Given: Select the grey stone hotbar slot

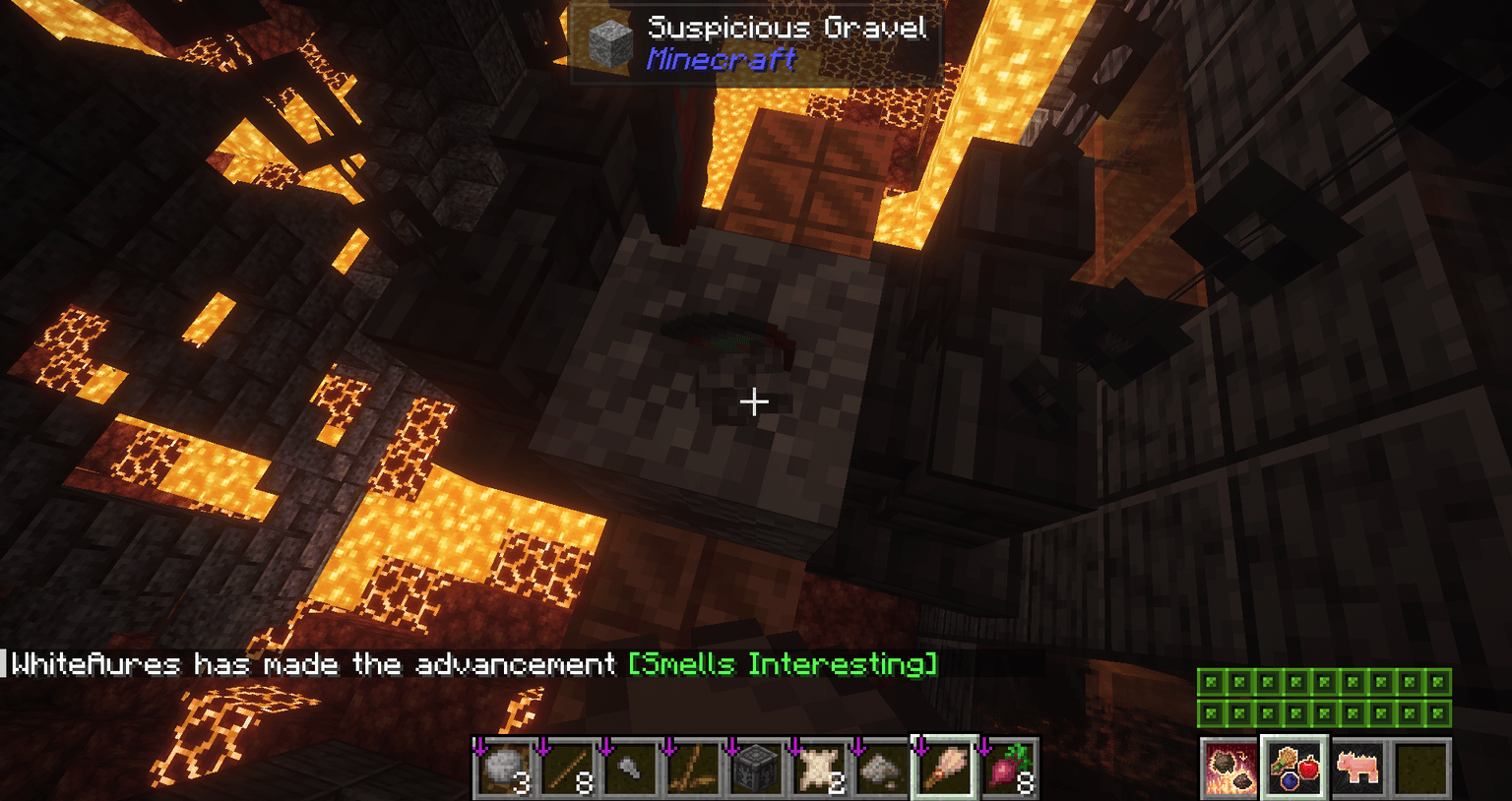Looking at the screenshot, I should (x=504, y=767).
